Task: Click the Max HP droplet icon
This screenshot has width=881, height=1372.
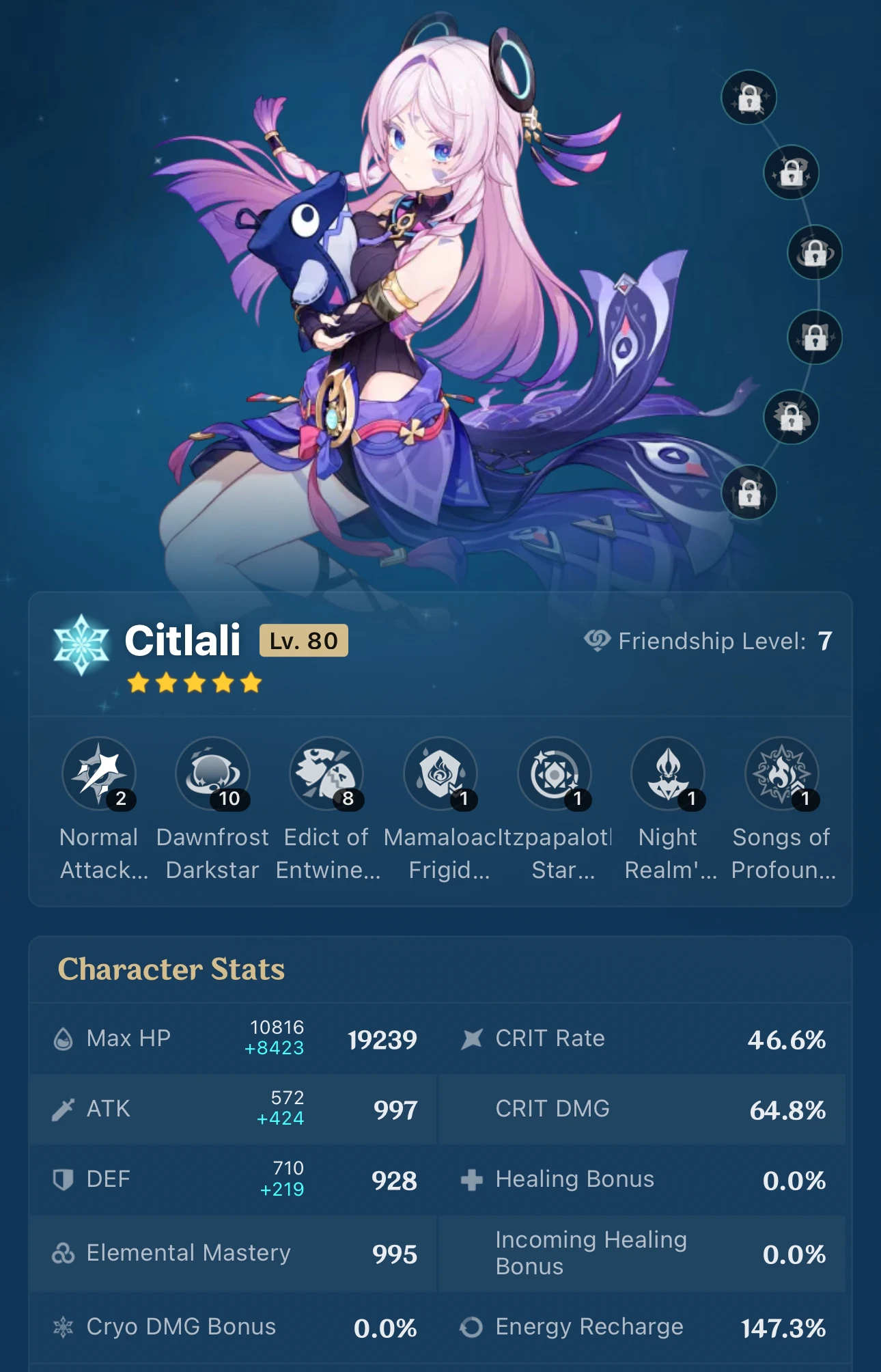Action: coord(64,1039)
